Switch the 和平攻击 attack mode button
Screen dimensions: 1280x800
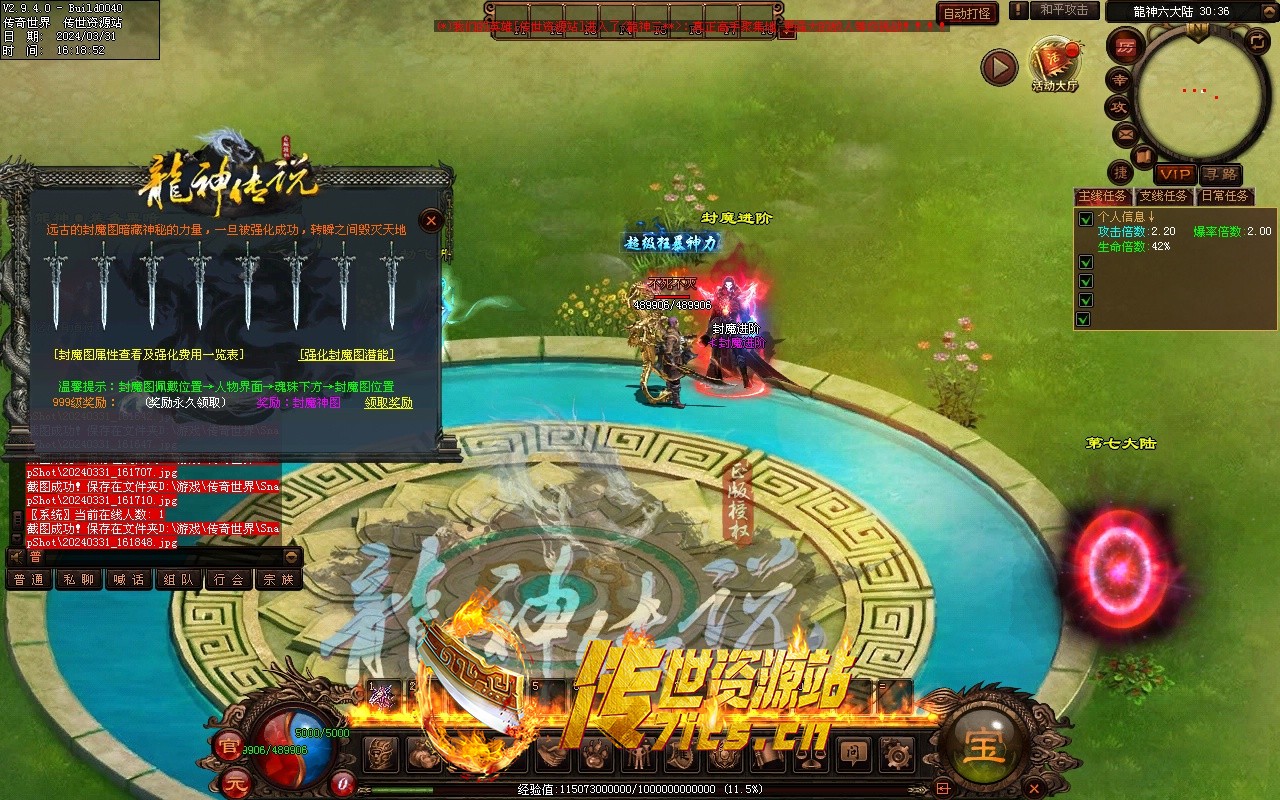point(1064,10)
